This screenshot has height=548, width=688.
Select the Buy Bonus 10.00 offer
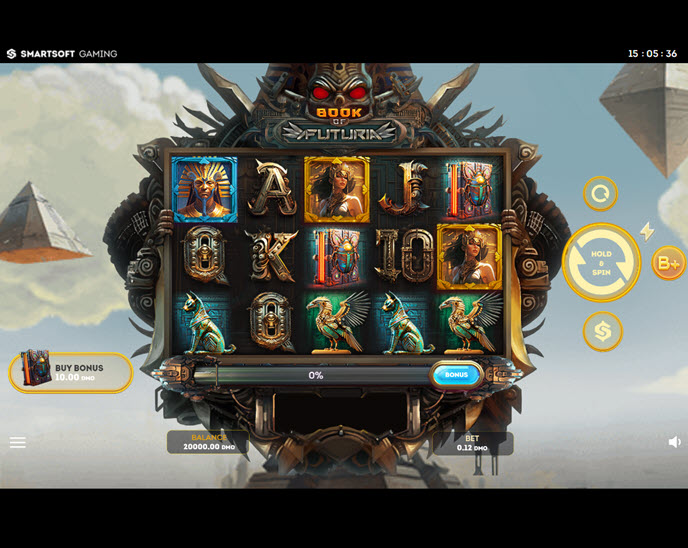click(71, 372)
